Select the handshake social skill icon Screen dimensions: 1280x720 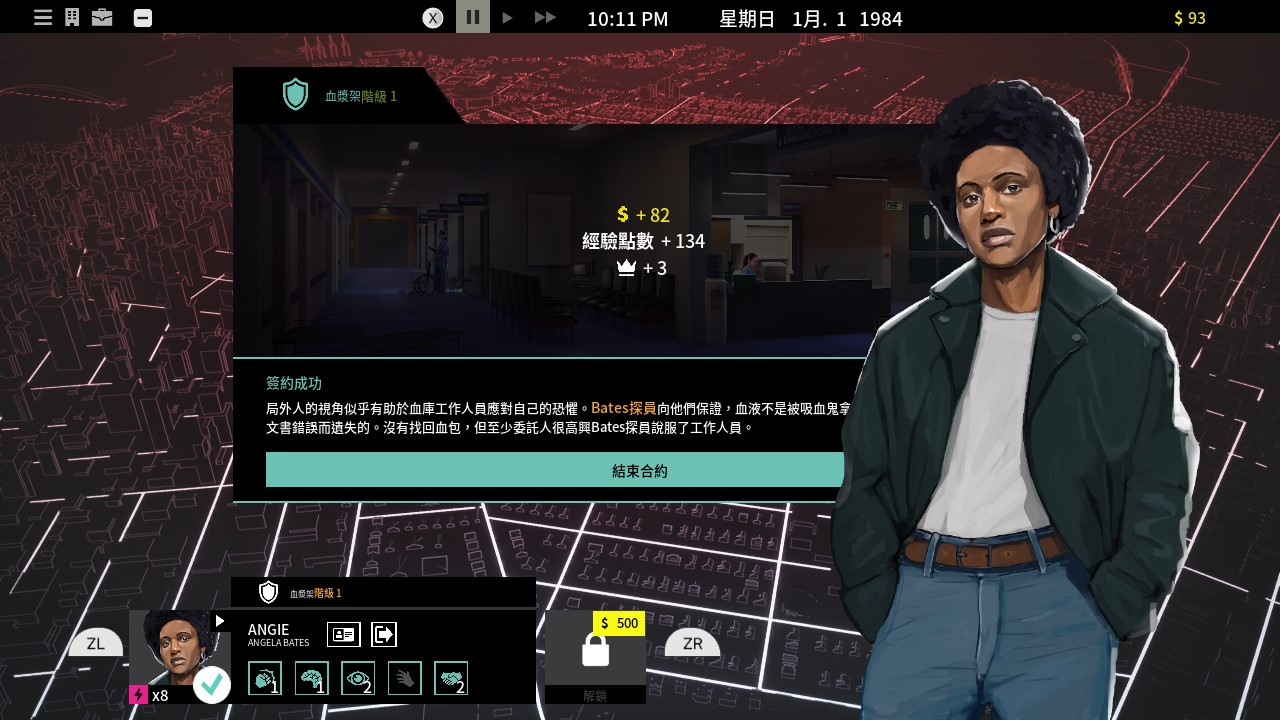[x=451, y=678]
